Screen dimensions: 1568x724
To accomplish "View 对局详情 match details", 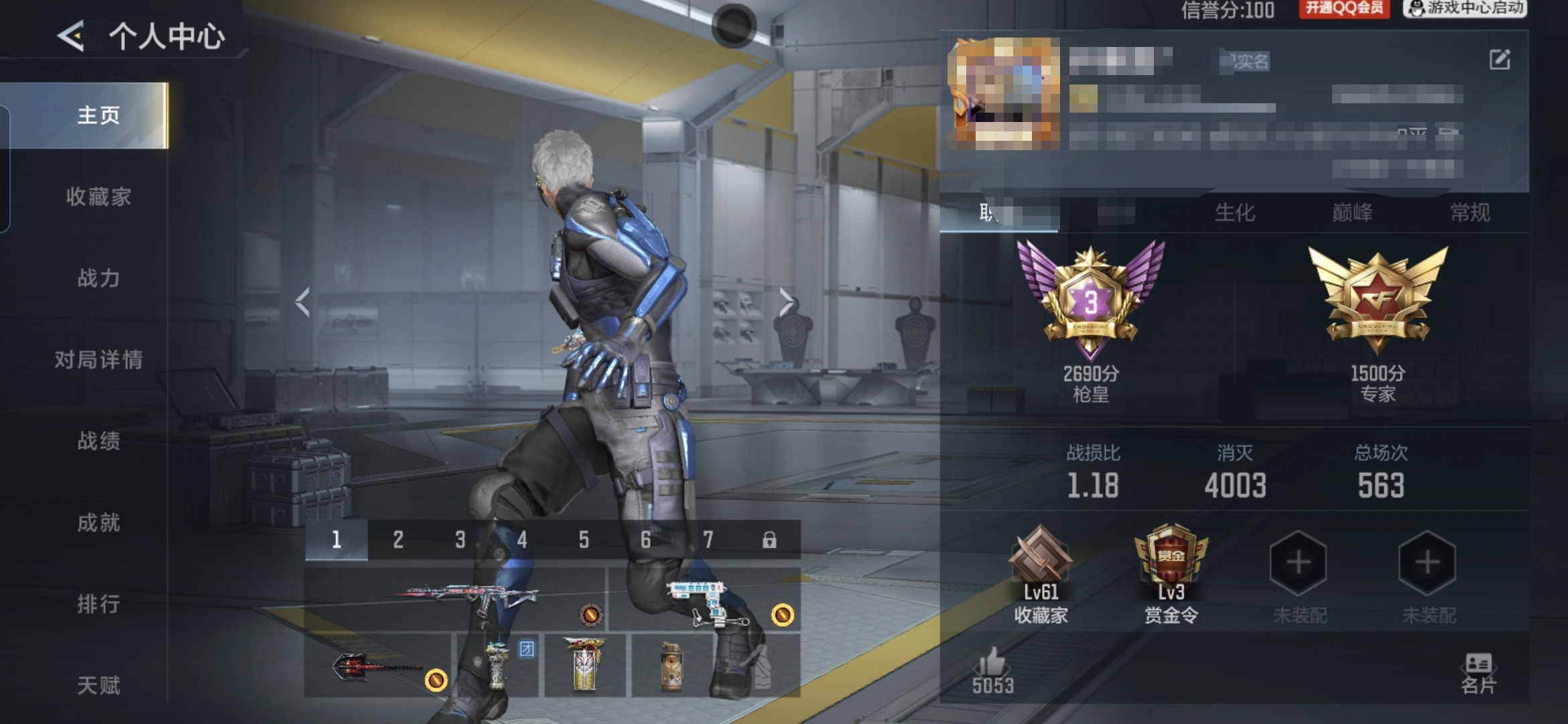I will (99, 359).
